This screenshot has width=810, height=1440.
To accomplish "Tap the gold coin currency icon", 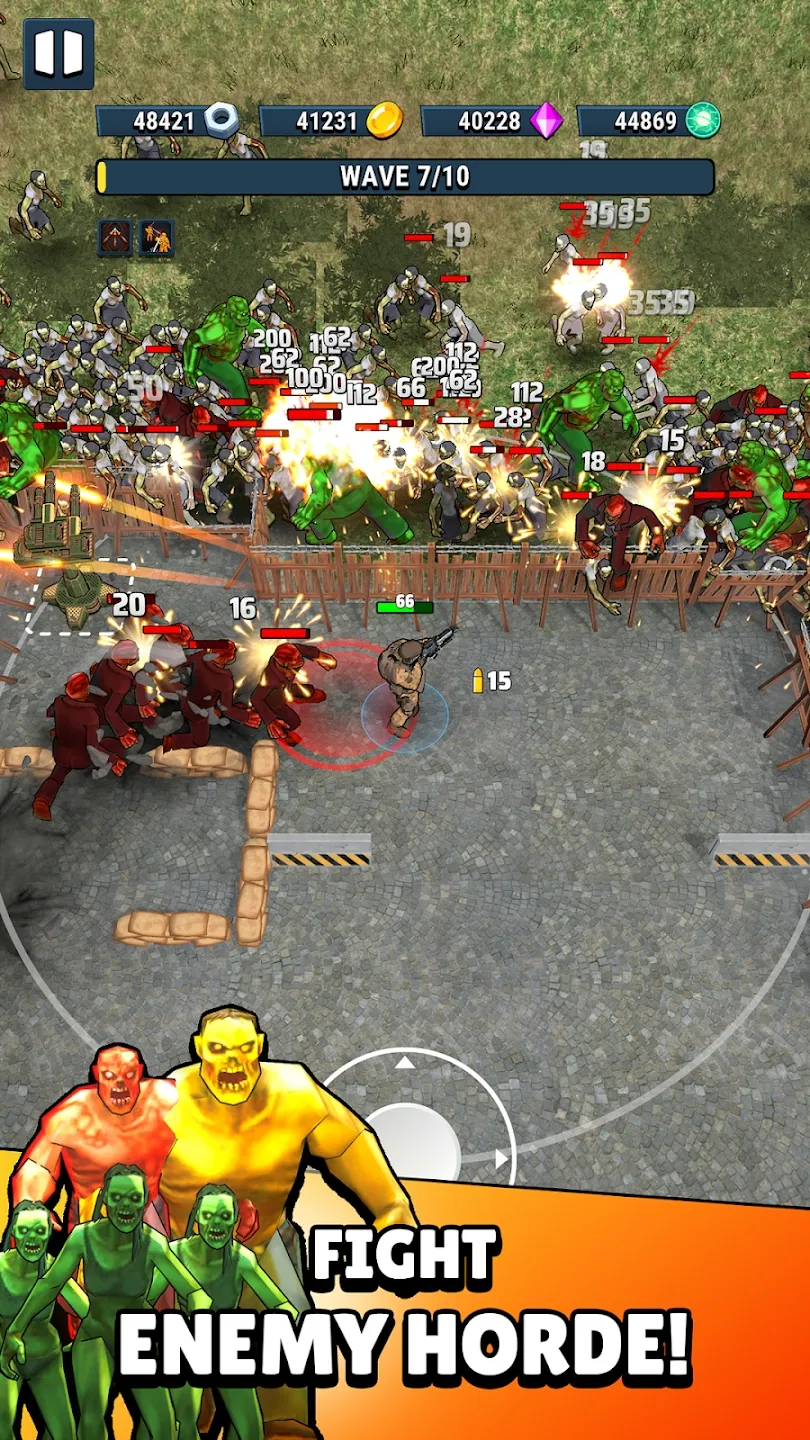I will pos(384,121).
